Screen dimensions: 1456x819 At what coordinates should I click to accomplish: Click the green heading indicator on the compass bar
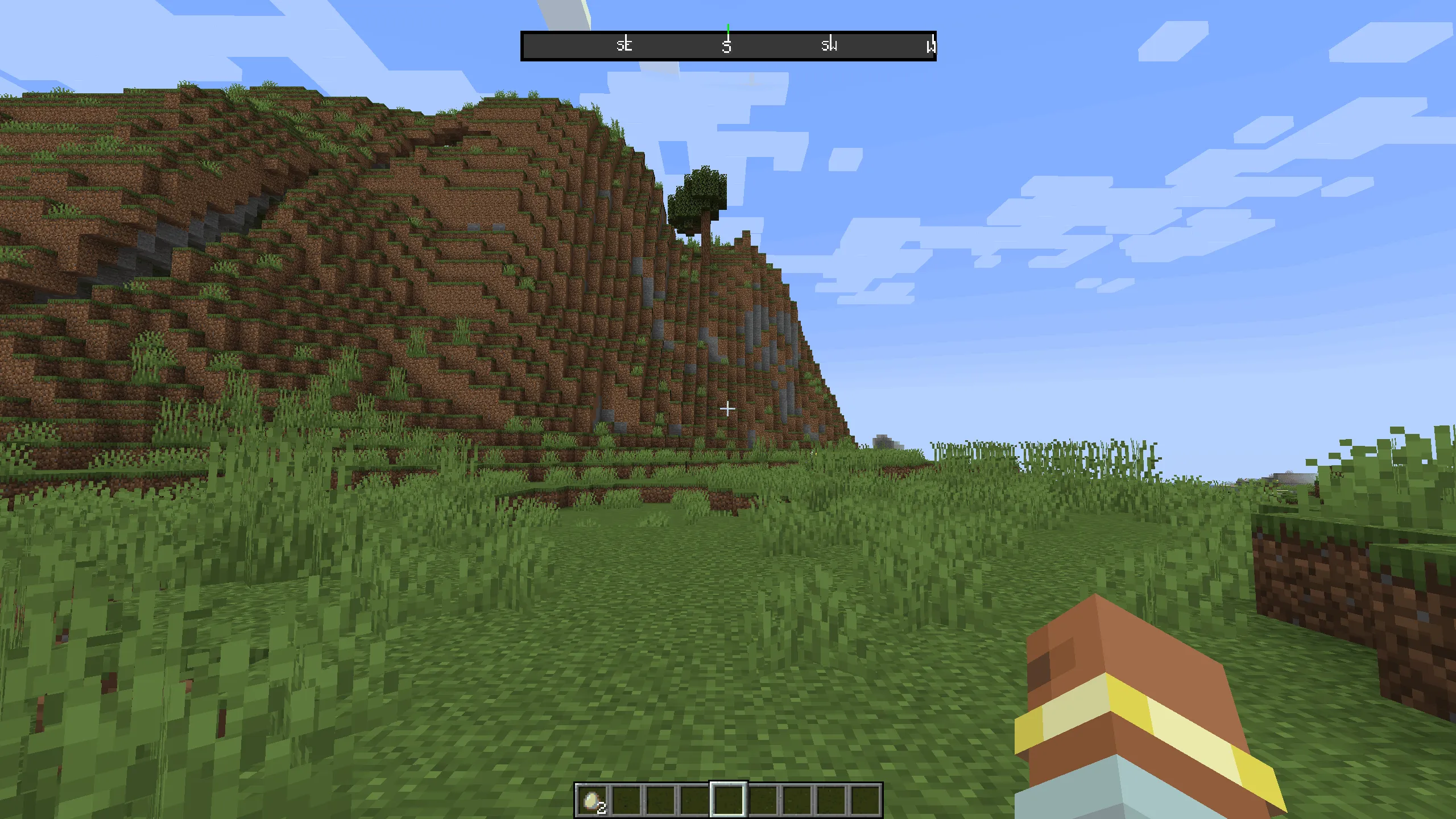729,27
